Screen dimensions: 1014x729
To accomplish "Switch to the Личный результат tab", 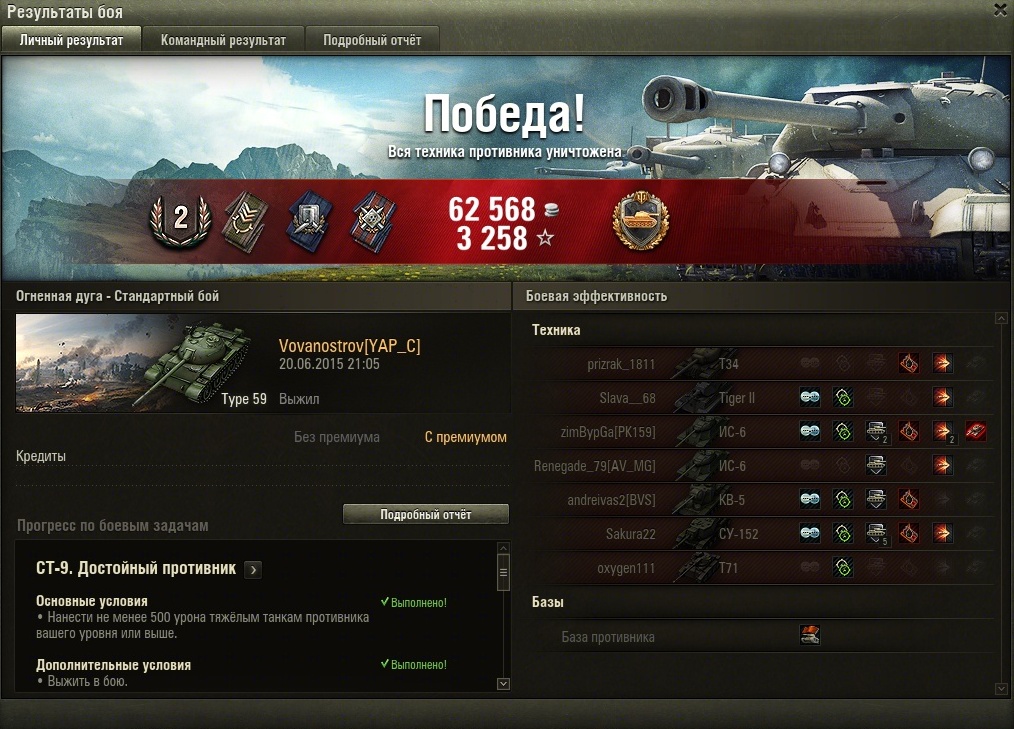I will (71, 41).
